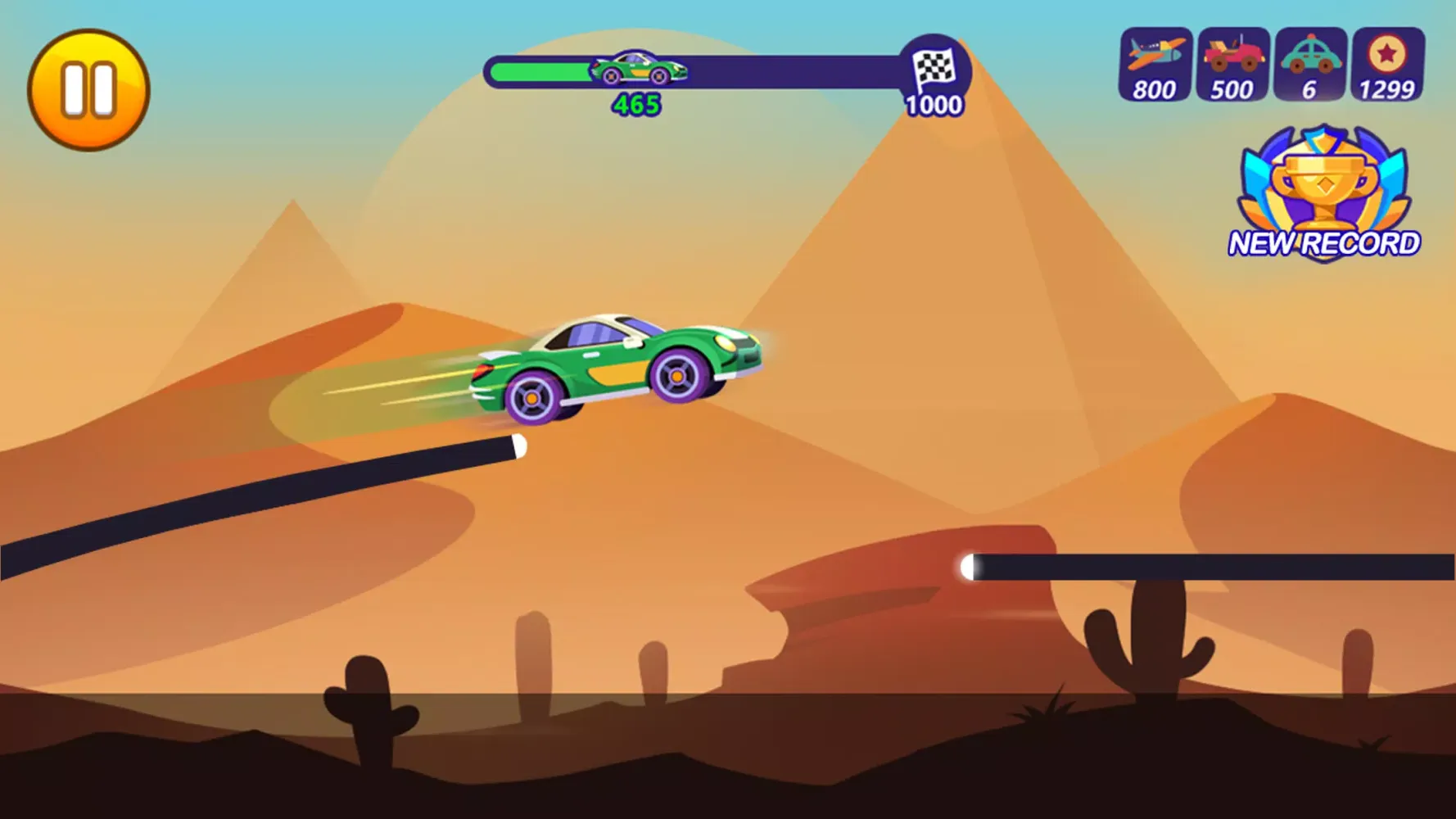Select the teal police car icon
Viewport: 1456px width, 819px height.
[x=1310, y=65]
